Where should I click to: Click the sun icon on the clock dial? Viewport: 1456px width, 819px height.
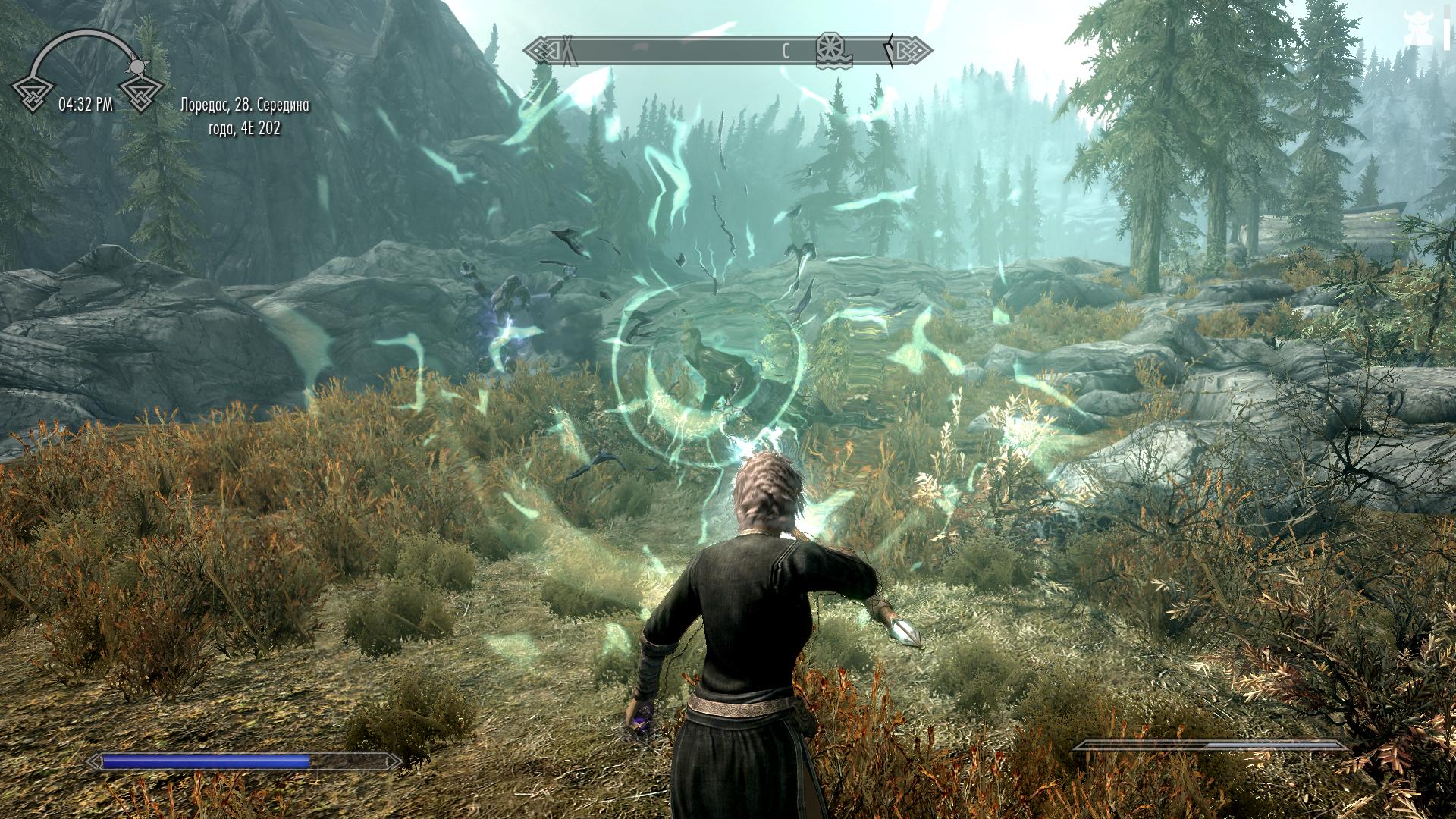[x=138, y=67]
